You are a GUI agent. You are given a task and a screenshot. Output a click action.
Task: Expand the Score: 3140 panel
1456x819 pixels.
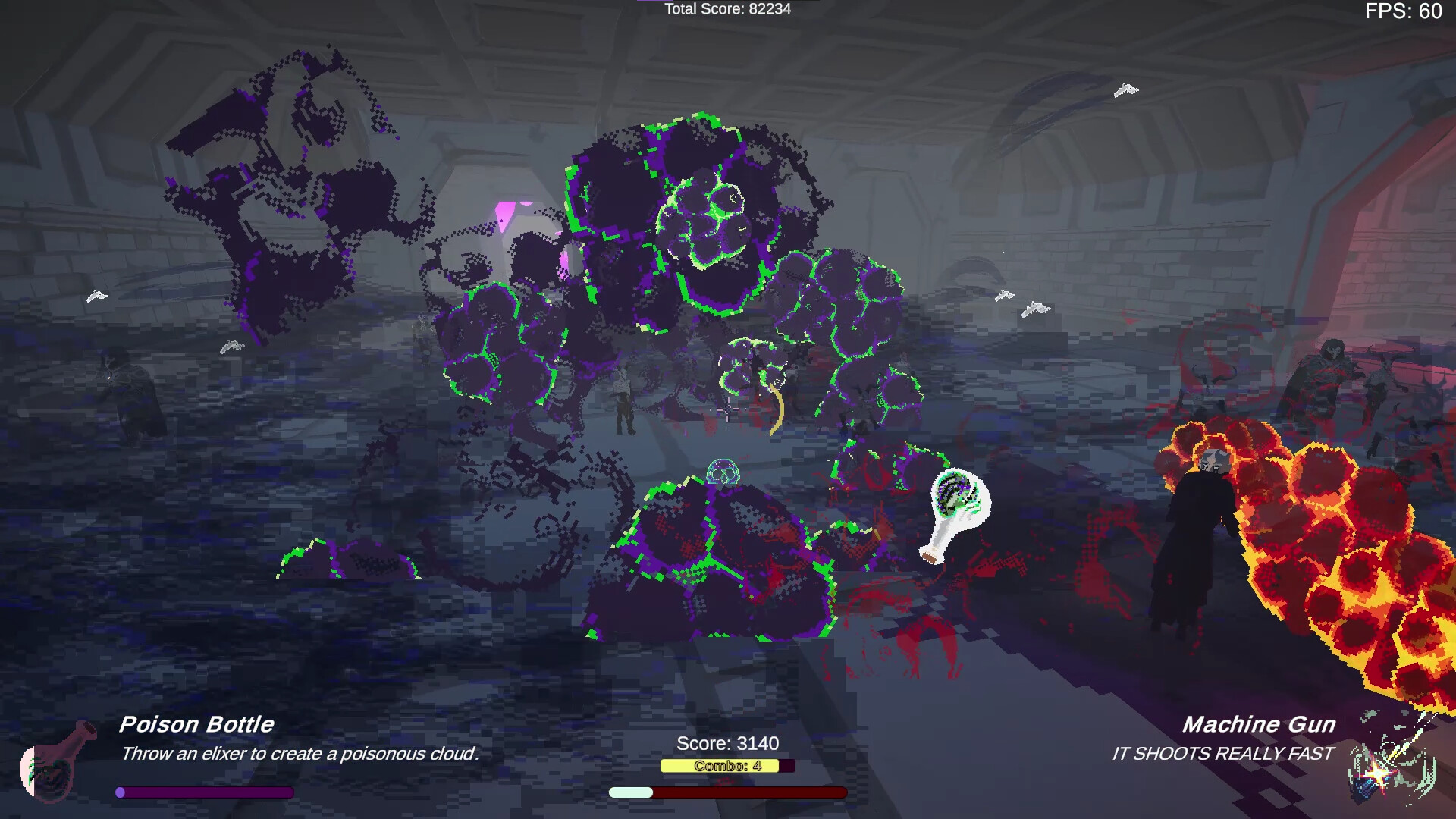tap(730, 744)
